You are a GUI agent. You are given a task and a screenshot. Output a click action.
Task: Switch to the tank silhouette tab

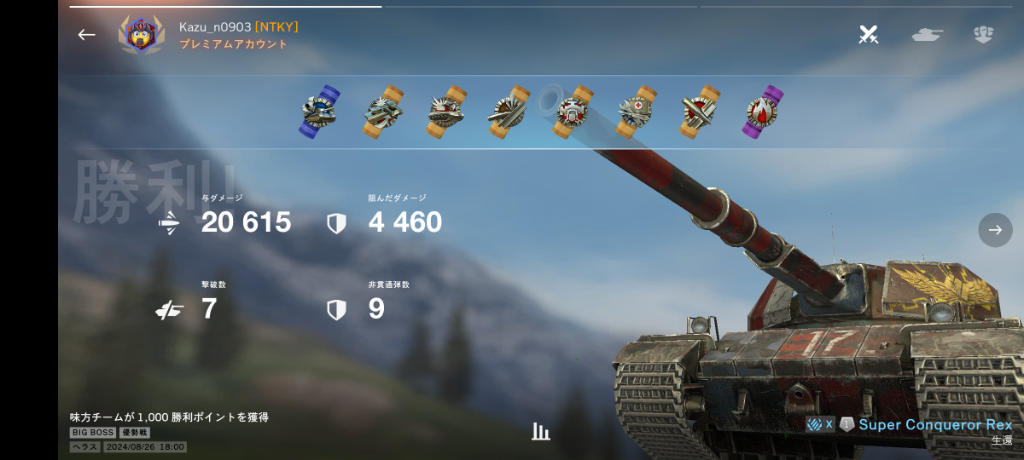click(x=927, y=35)
